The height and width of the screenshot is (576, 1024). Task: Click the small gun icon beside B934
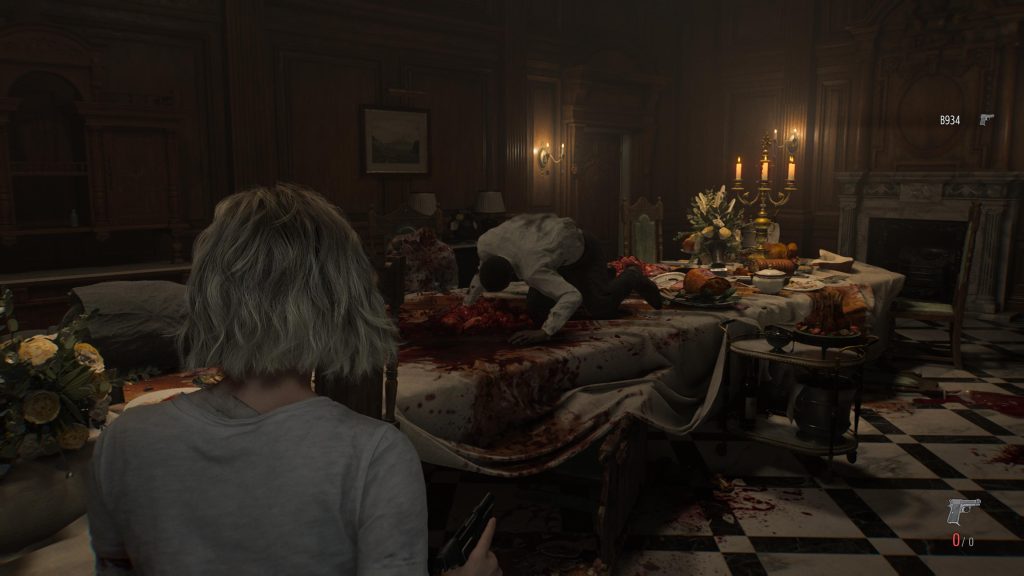[x=986, y=120]
